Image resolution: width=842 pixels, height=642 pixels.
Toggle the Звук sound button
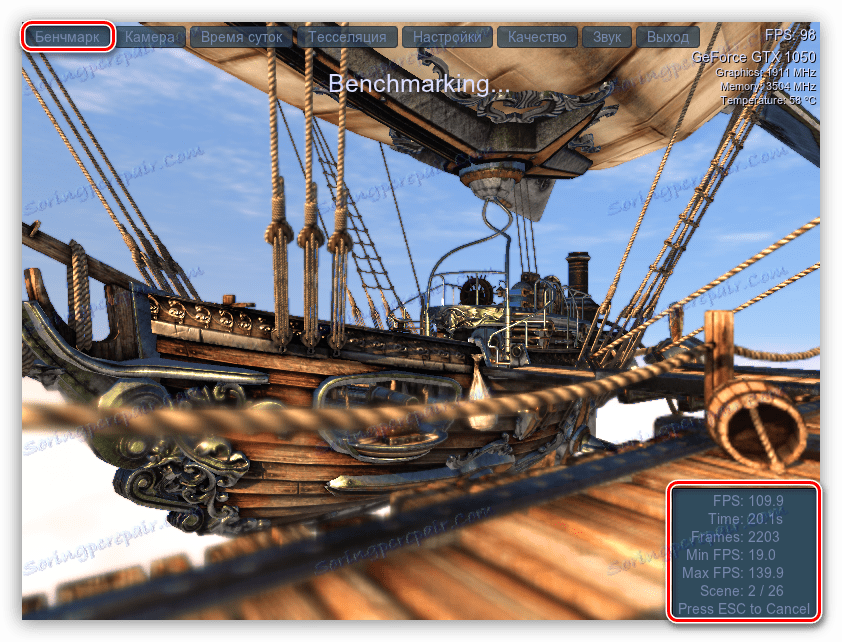[x=607, y=37]
